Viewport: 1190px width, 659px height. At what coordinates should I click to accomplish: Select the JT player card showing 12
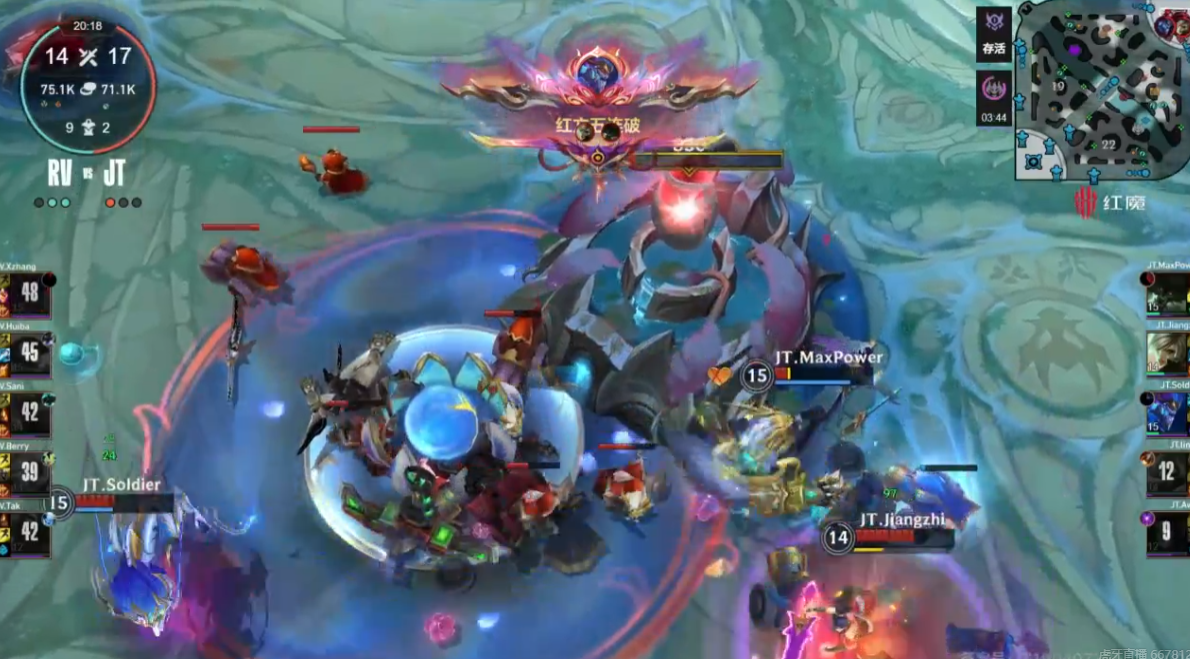pos(1168,472)
